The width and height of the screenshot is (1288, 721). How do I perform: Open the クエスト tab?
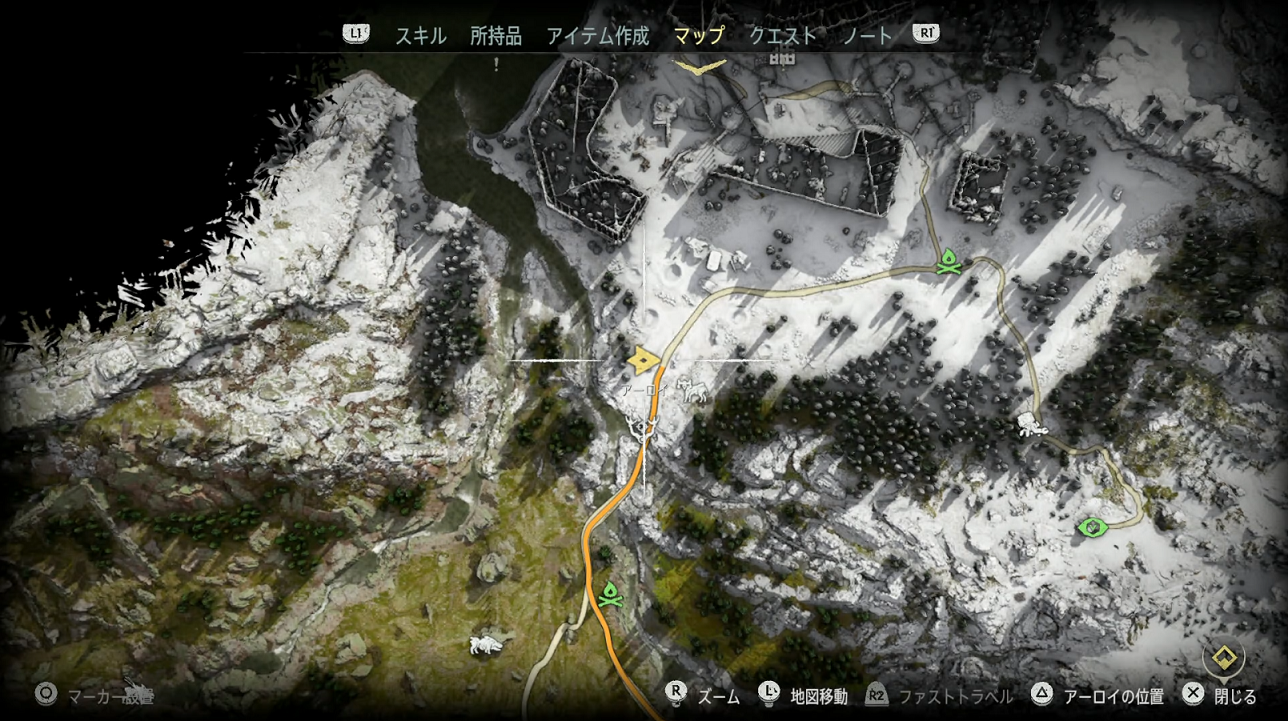[x=783, y=36]
